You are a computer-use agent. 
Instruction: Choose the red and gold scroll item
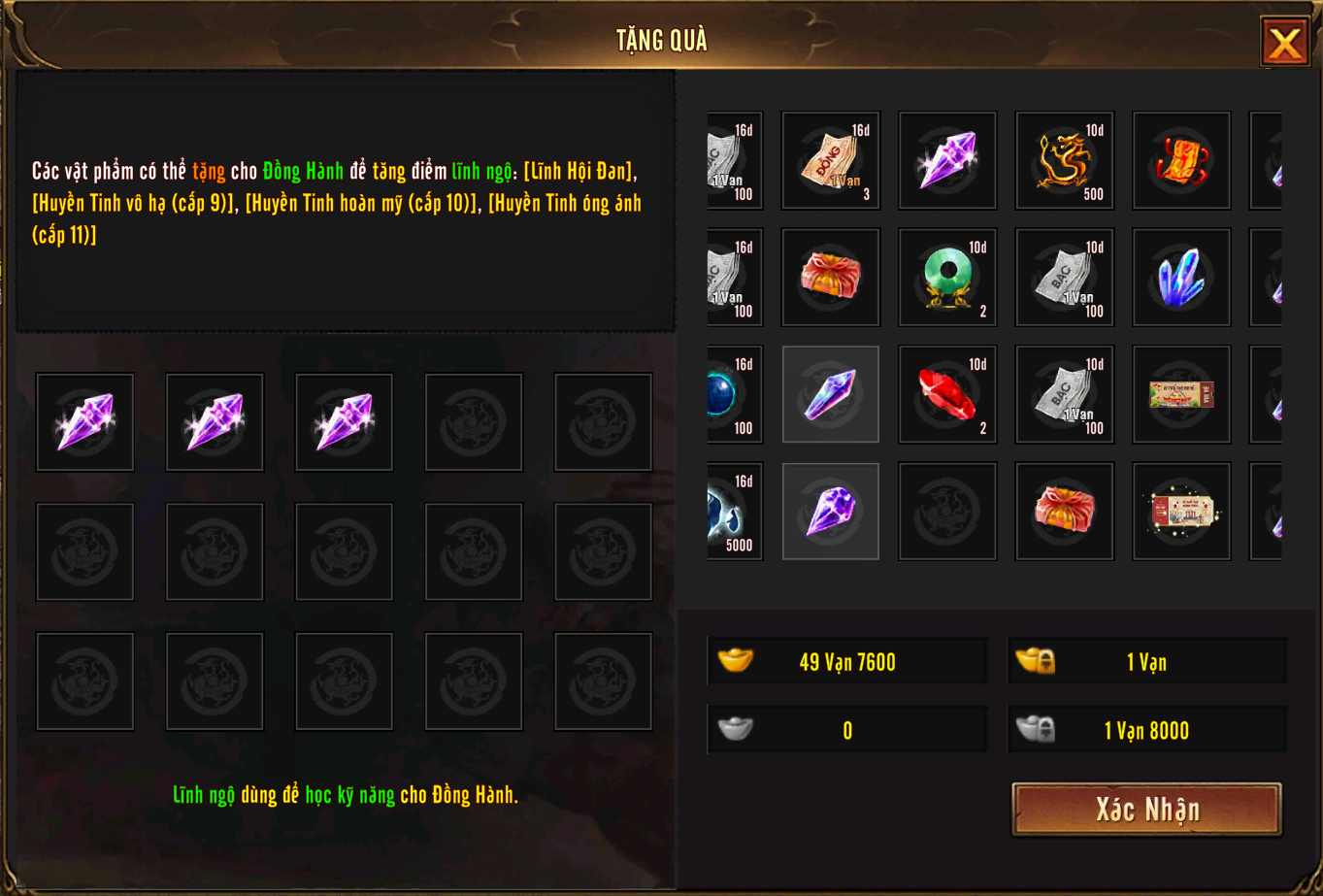(x=1181, y=160)
